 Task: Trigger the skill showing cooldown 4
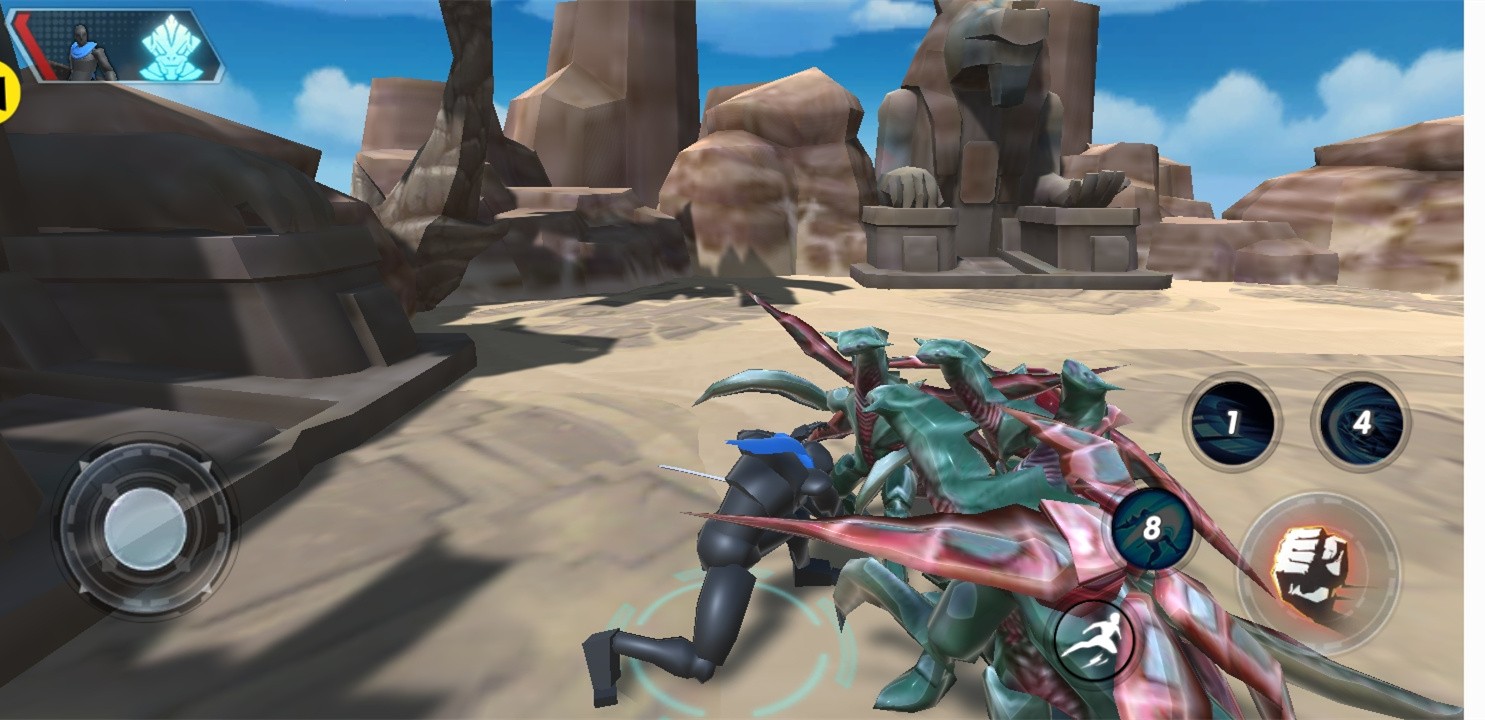1360,422
